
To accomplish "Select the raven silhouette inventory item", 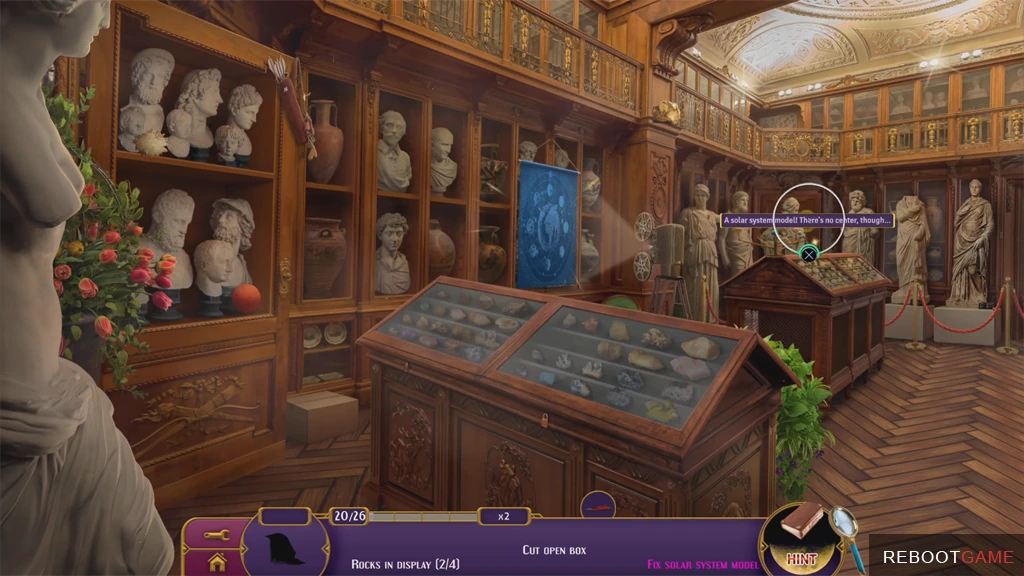I will tap(284, 548).
